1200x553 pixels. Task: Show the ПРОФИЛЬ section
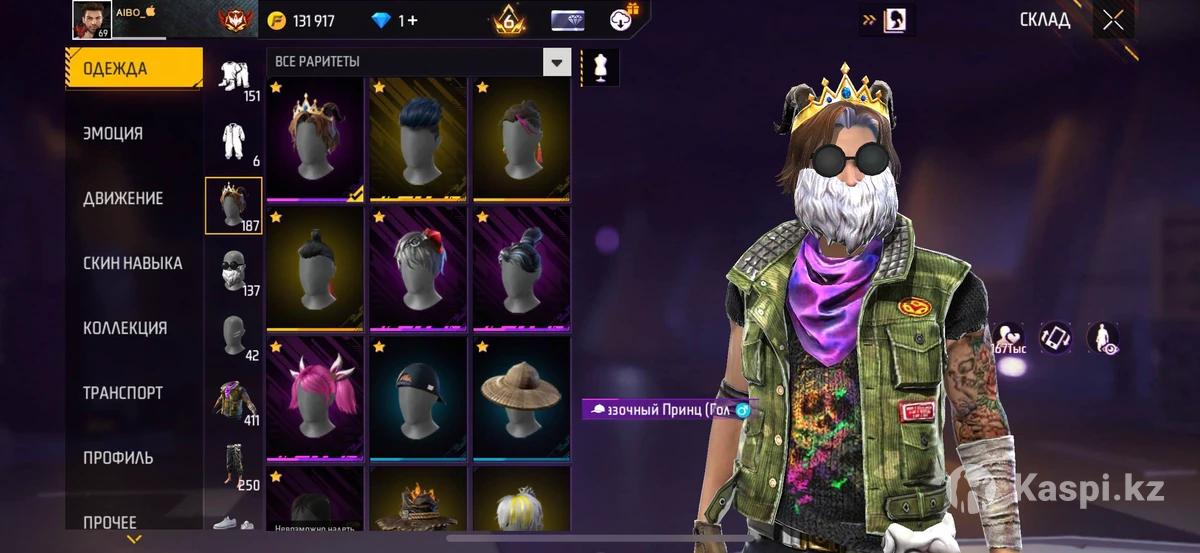click(x=118, y=458)
